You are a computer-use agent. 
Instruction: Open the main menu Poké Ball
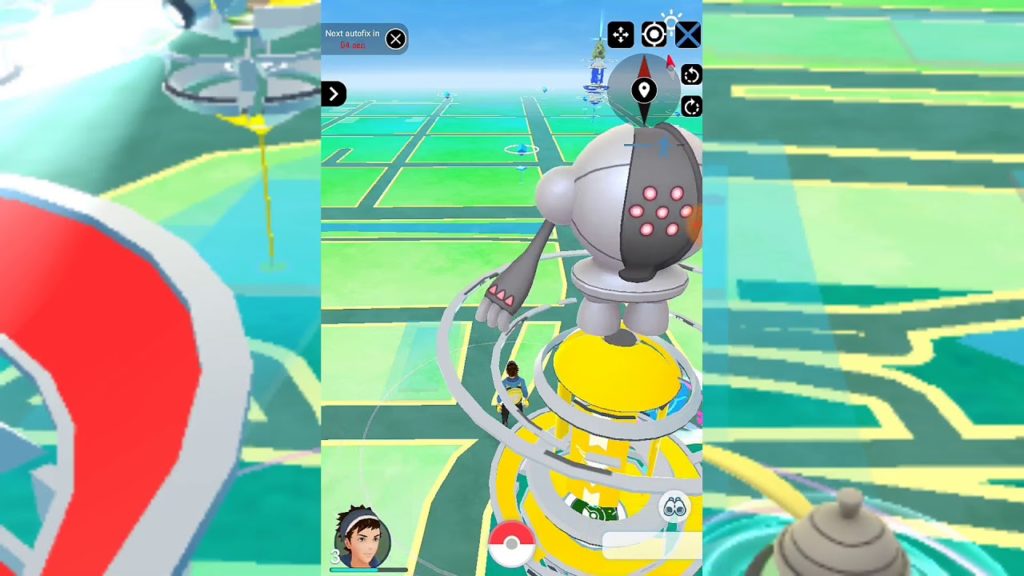[512, 545]
